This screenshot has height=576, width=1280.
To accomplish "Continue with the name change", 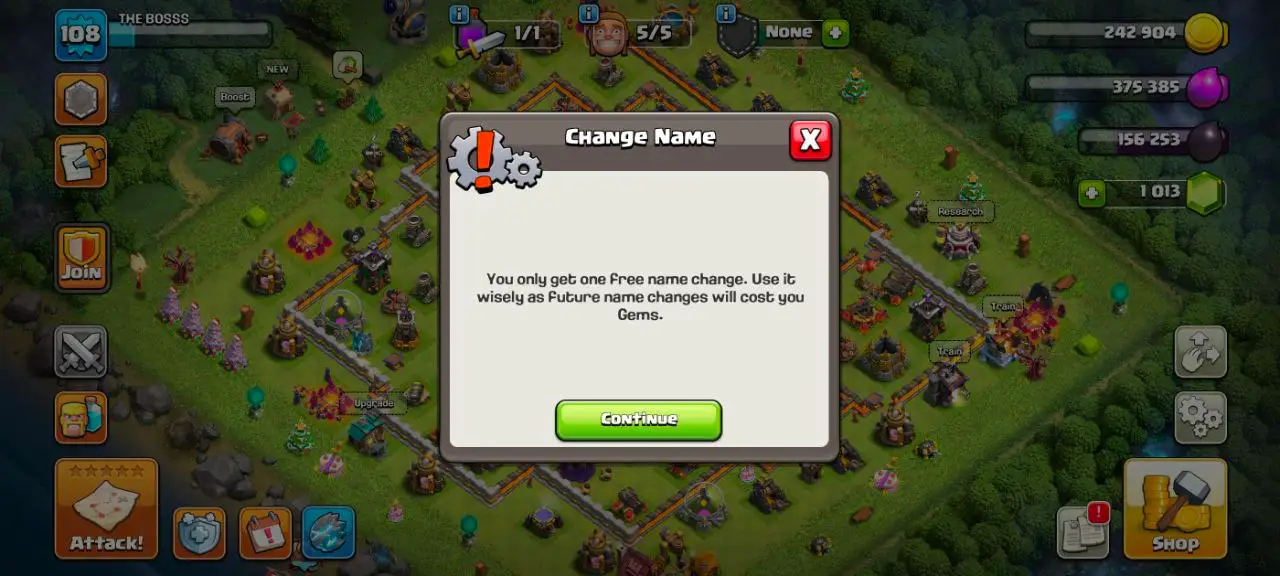I will [x=638, y=420].
